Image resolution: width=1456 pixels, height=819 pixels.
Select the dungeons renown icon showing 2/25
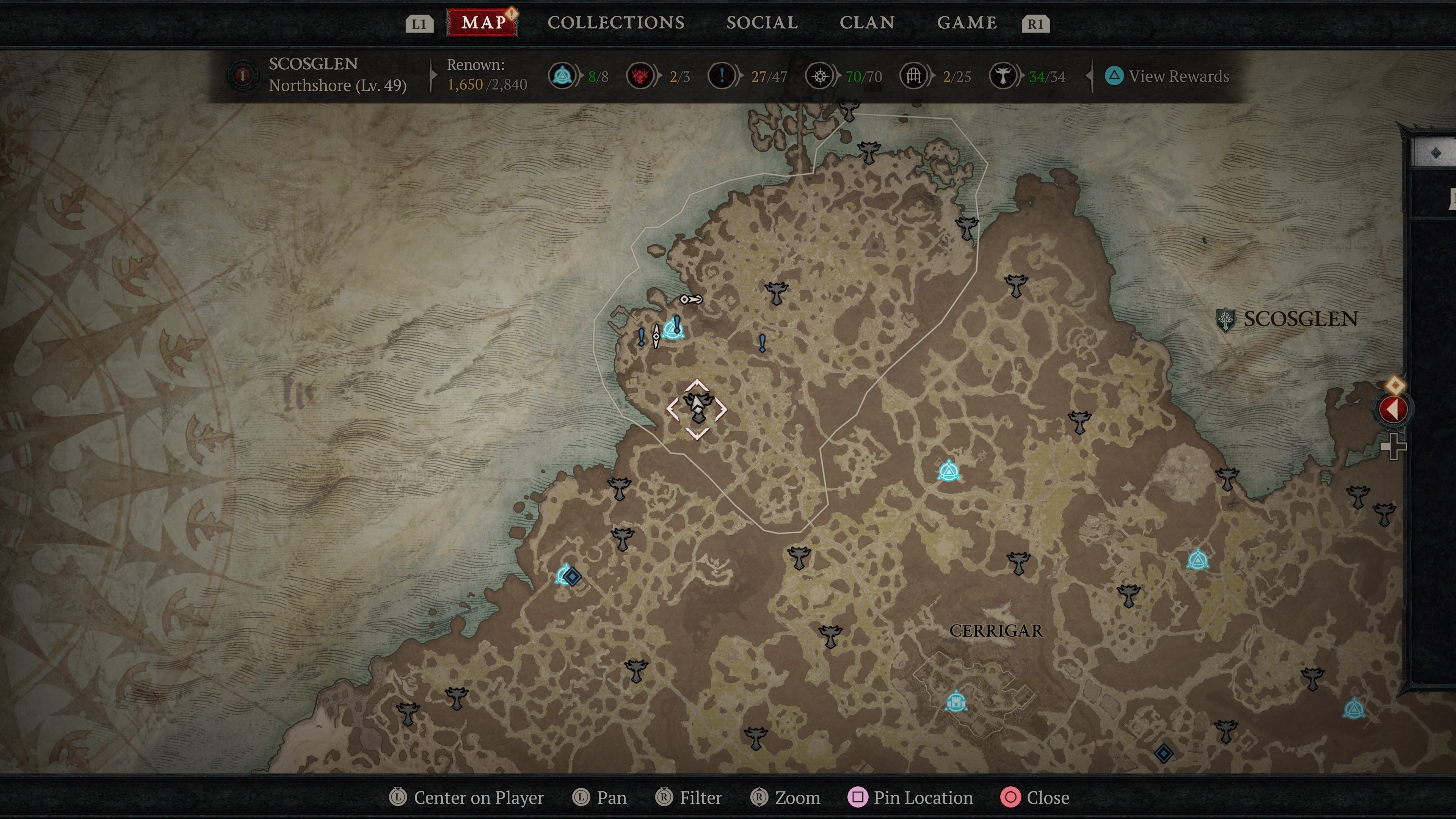coord(914,76)
